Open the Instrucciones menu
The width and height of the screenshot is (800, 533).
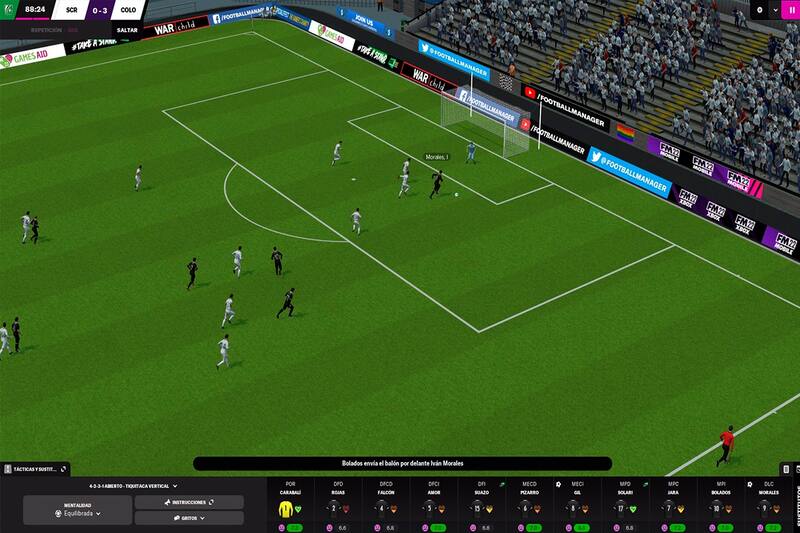pos(189,502)
